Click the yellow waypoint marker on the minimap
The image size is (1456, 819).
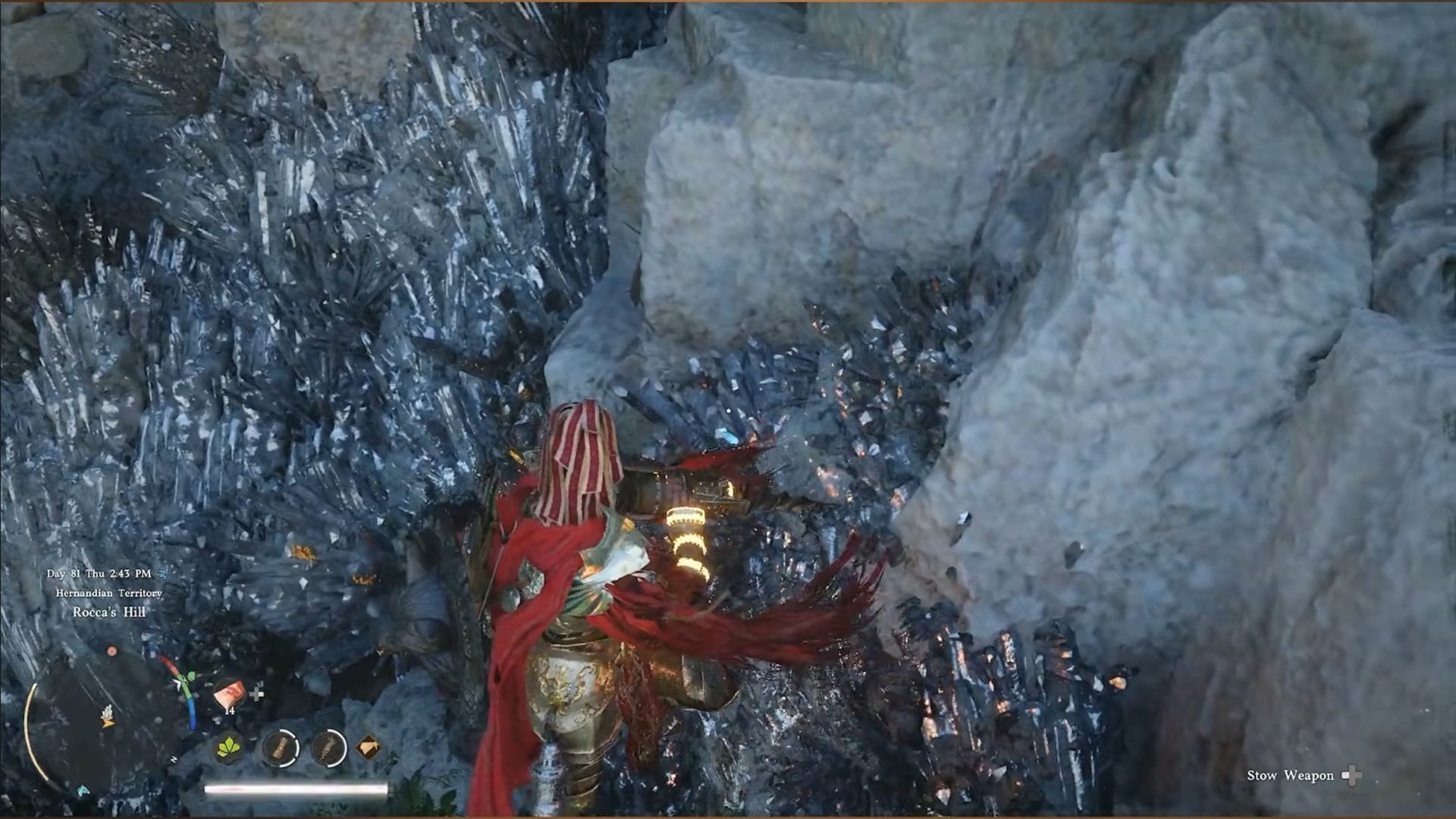[108, 723]
